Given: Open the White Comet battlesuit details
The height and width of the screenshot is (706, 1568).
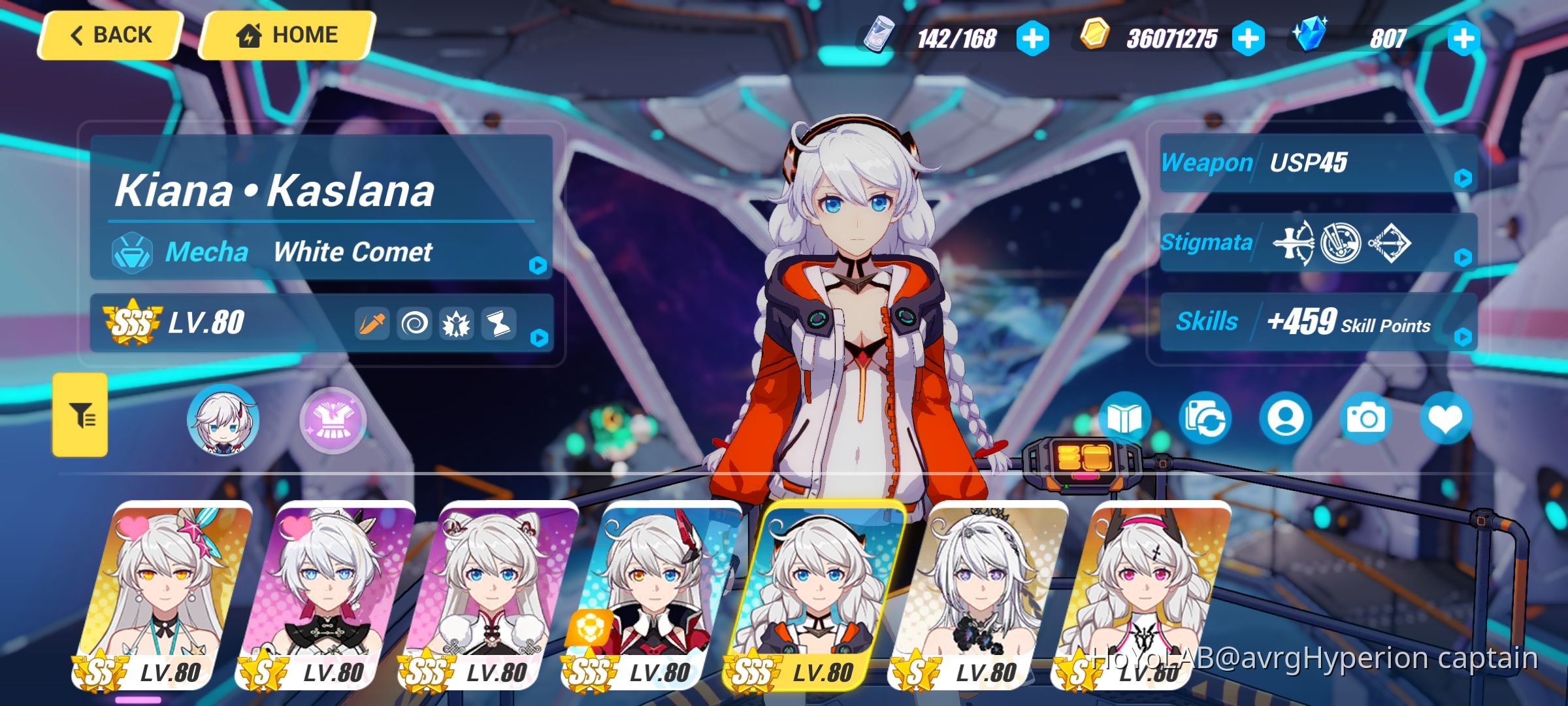Looking at the screenshot, I should coord(539,265).
